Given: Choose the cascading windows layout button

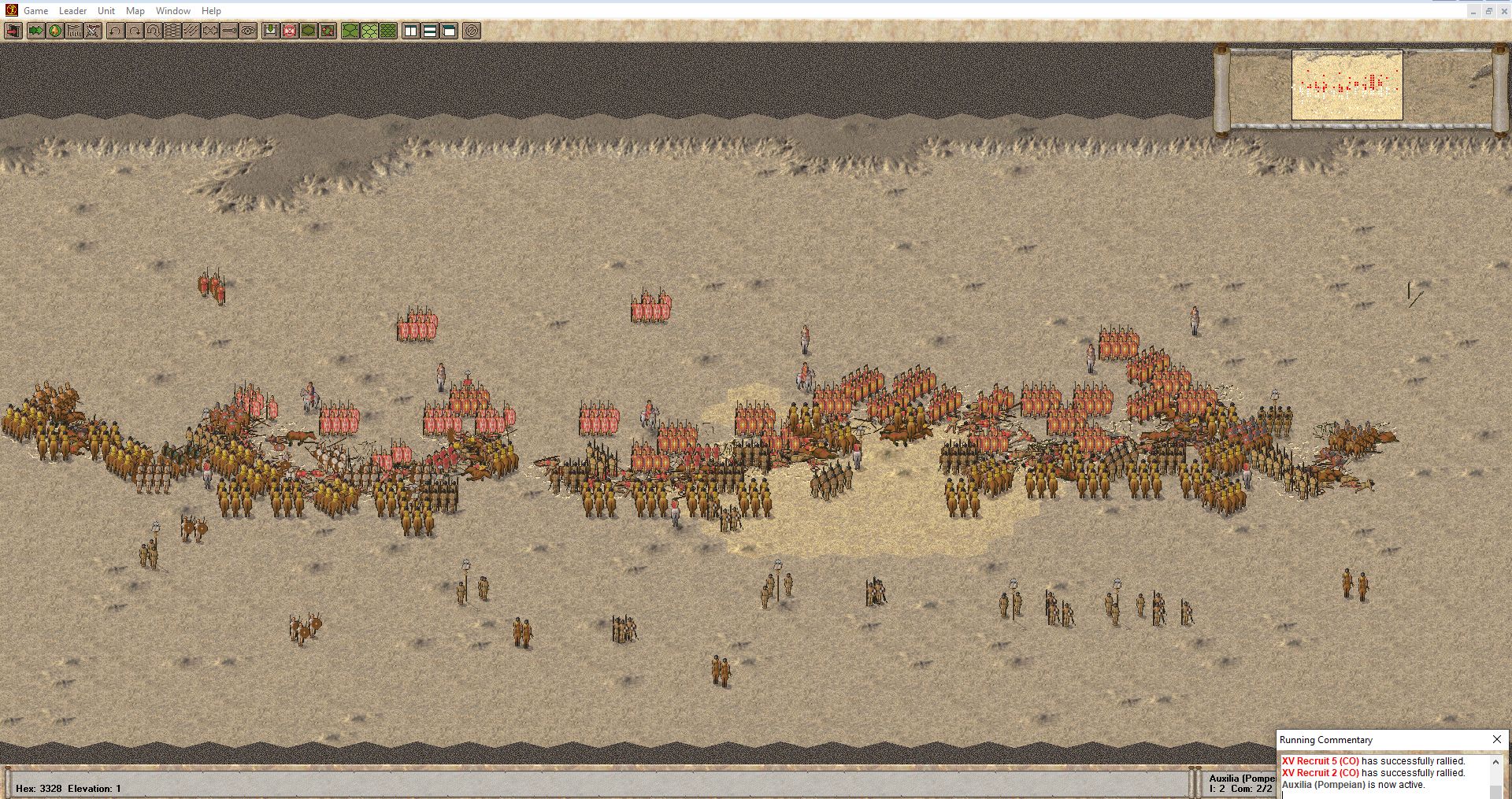Looking at the screenshot, I should pyautogui.click(x=449, y=31).
